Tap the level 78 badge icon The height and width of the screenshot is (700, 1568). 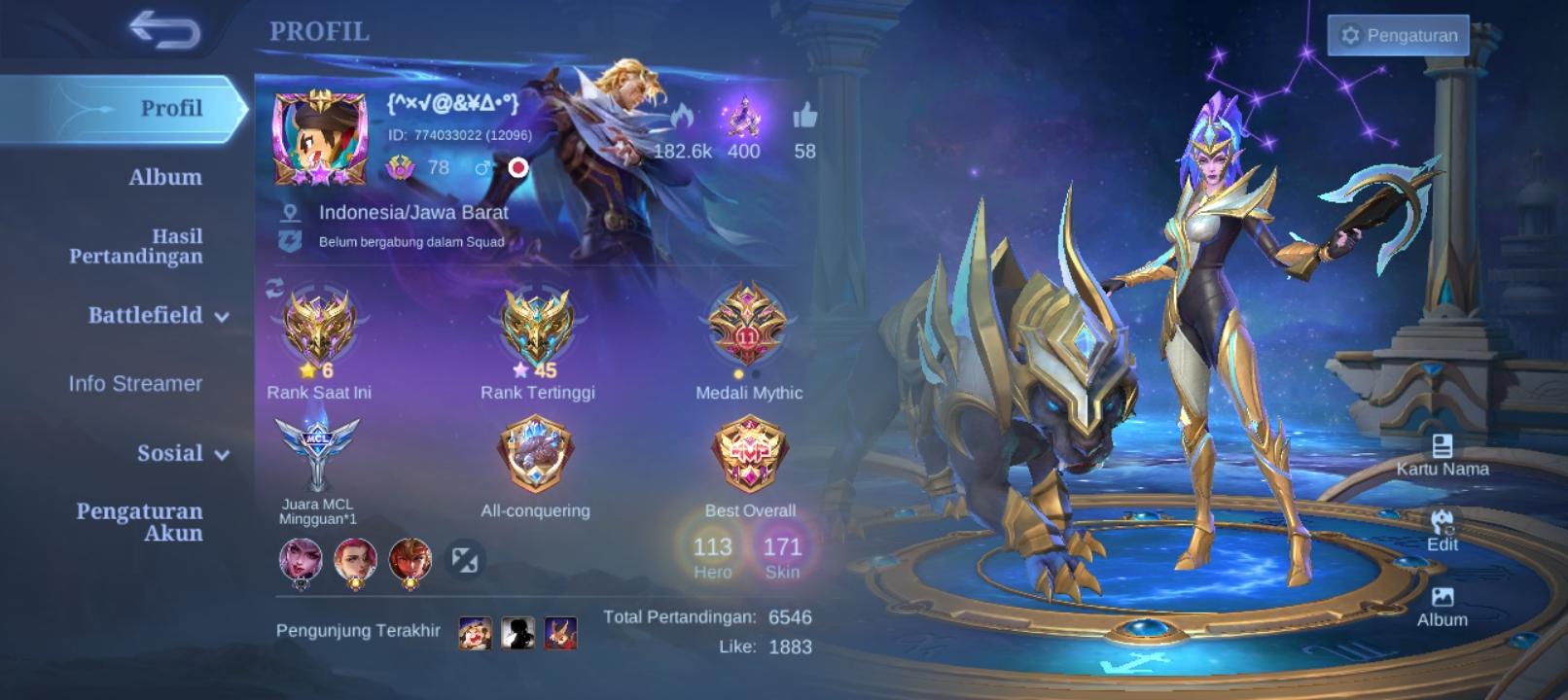pyautogui.click(x=401, y=167)
